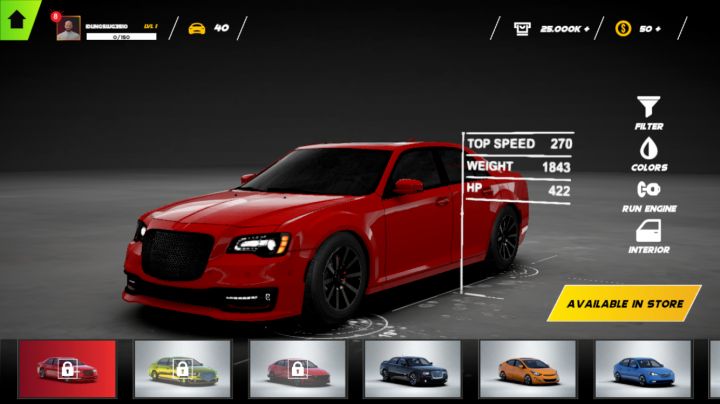The height and width of the screenshot is (404, 720).
Task: Pick the orange car thumbnail
Action: click(527, 369)
